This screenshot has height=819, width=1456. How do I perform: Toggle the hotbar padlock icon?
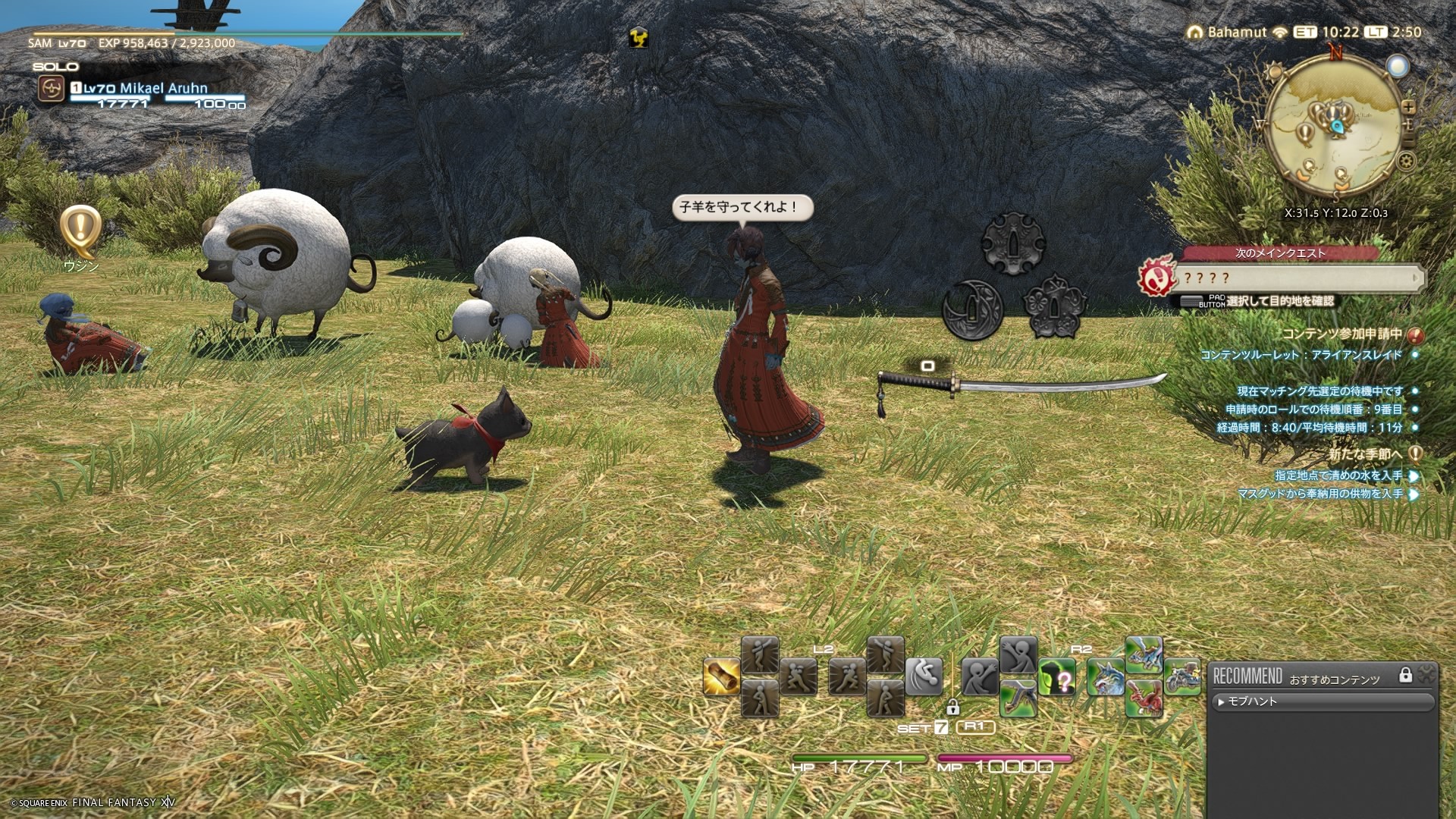point(952,708)
